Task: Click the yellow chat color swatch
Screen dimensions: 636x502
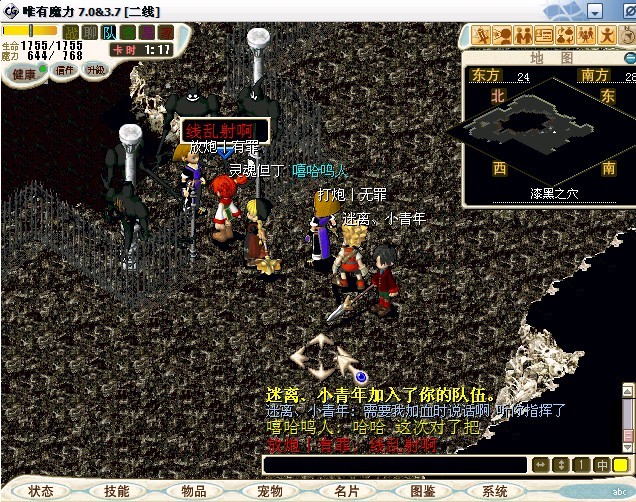Action: click(621, 465)
